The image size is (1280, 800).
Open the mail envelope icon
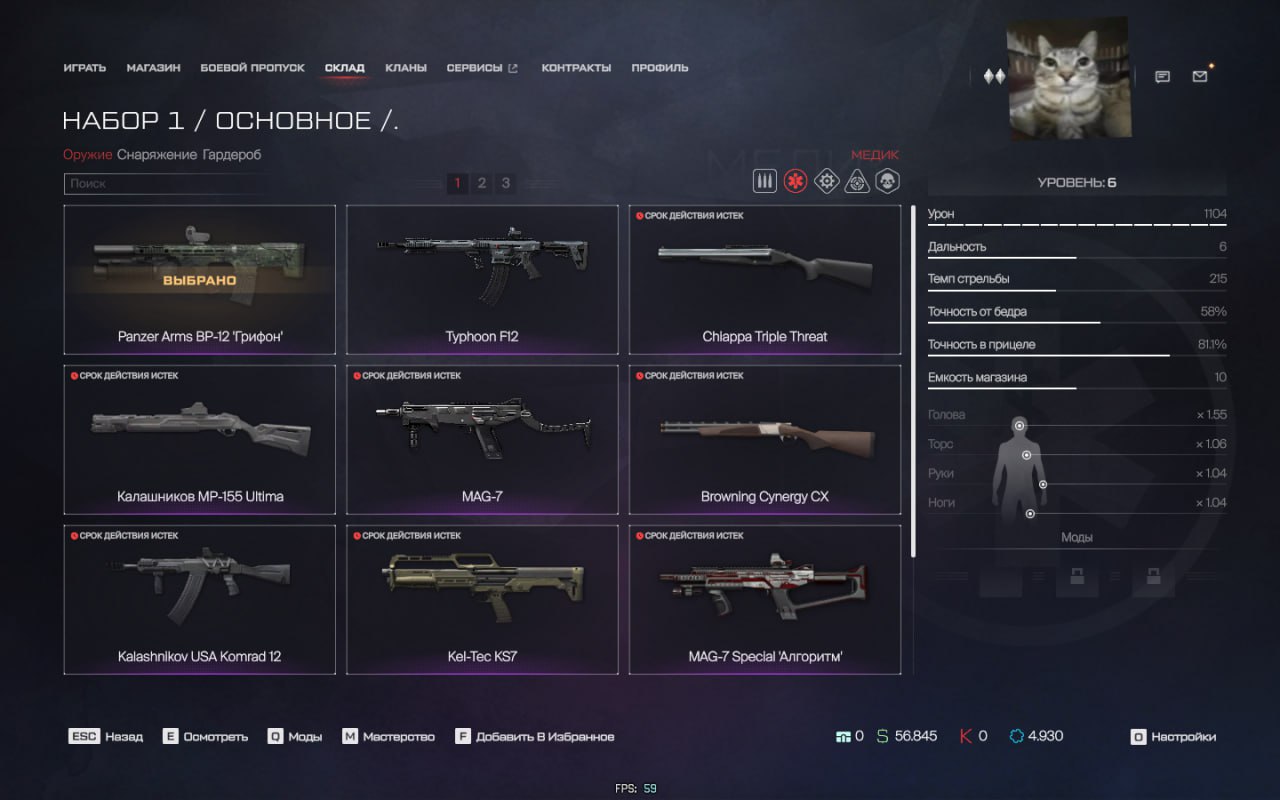point(1200,77)
